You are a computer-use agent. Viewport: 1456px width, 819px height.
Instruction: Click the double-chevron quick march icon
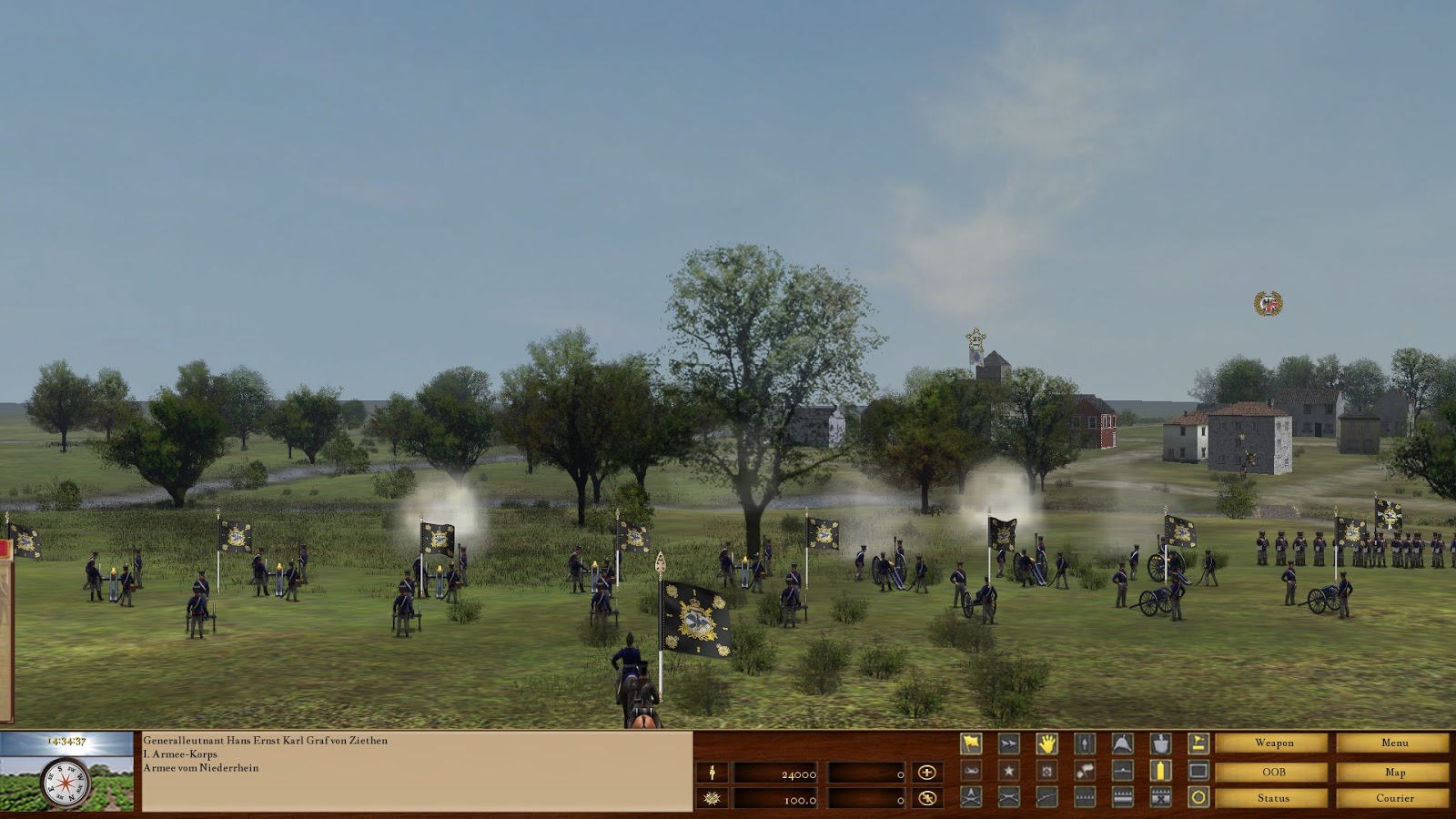(x=1007, y=744)
